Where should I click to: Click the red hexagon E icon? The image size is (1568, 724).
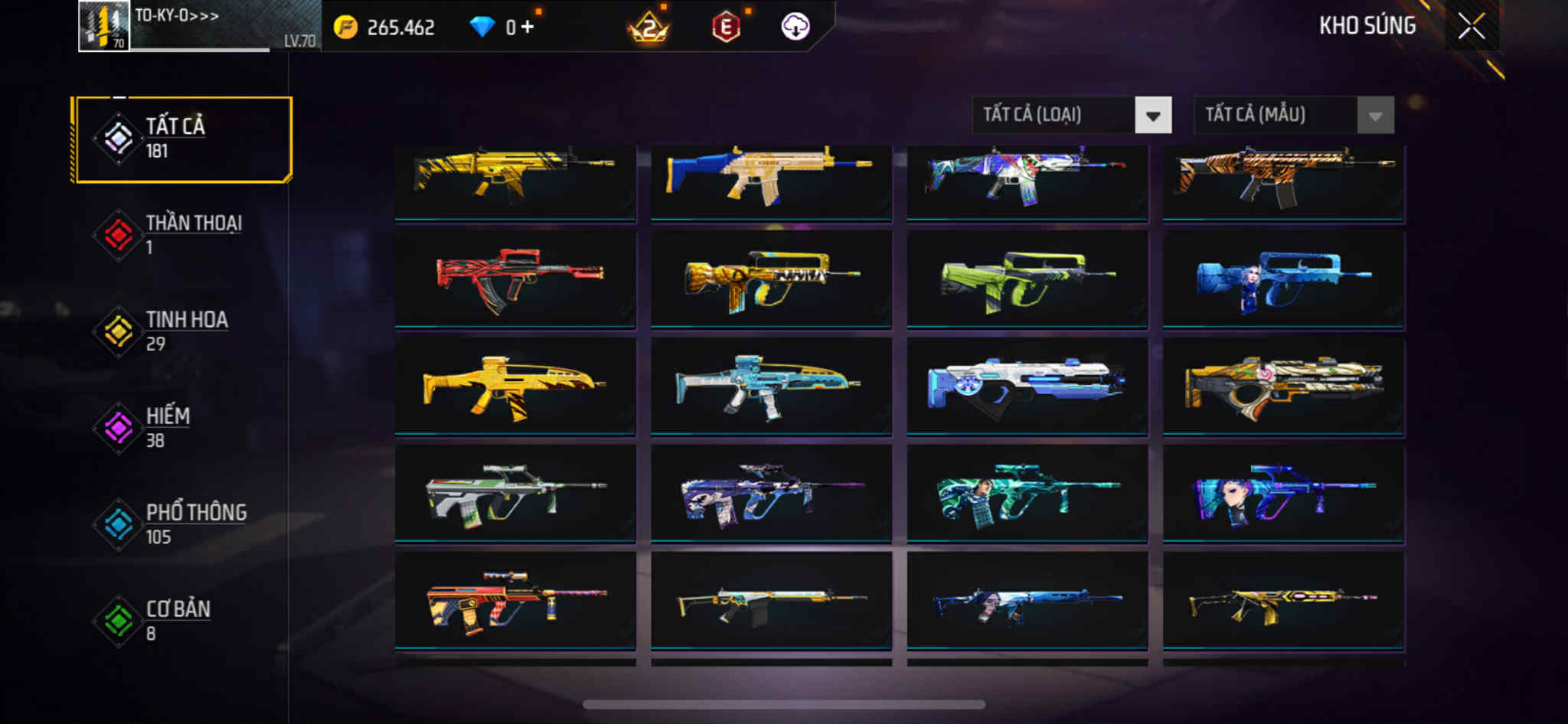pos(726,28)
